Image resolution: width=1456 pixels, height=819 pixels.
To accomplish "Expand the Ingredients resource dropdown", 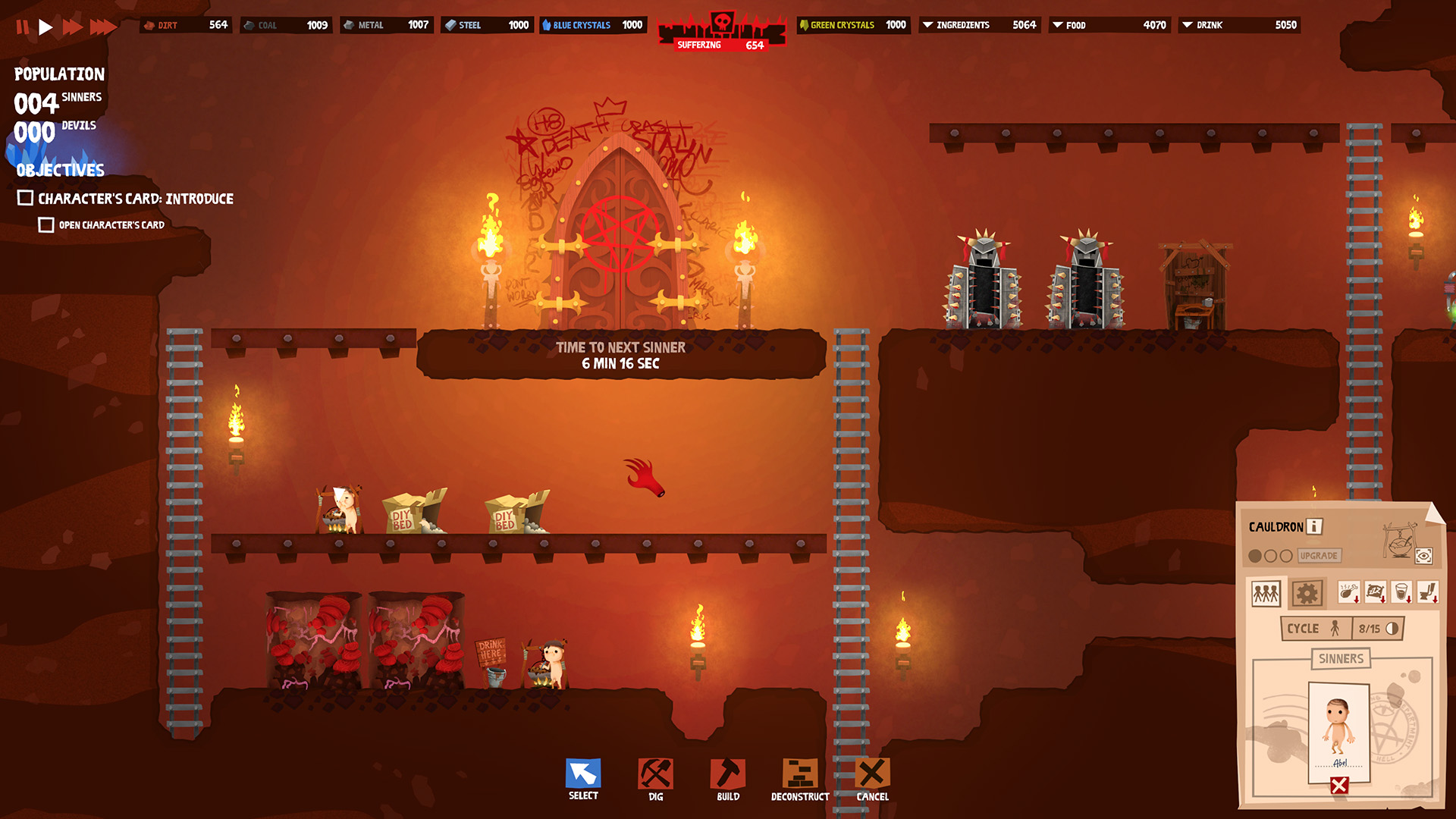I will [x=927, y=25].
